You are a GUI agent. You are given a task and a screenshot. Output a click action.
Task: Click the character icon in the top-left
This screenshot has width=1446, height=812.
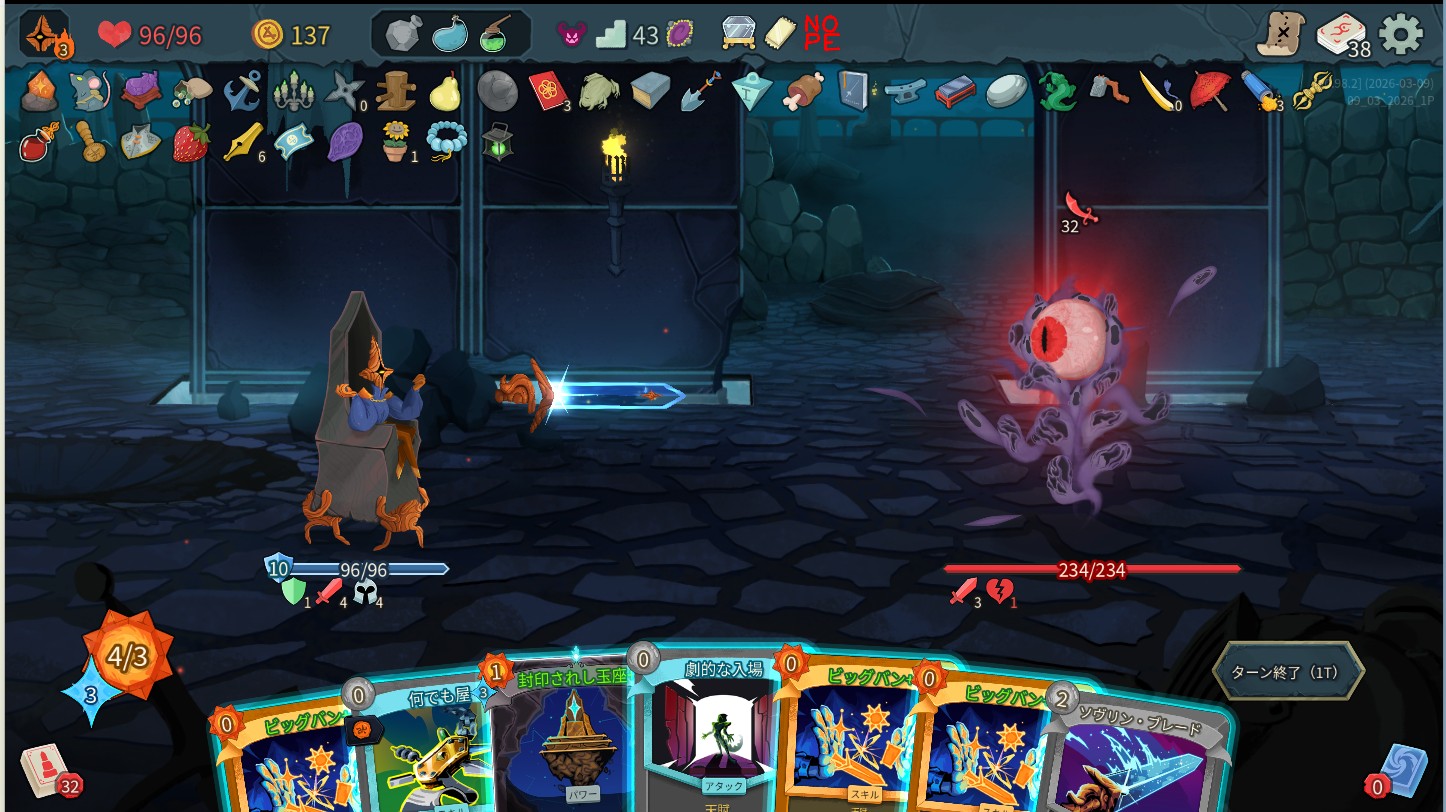(45, 35)
